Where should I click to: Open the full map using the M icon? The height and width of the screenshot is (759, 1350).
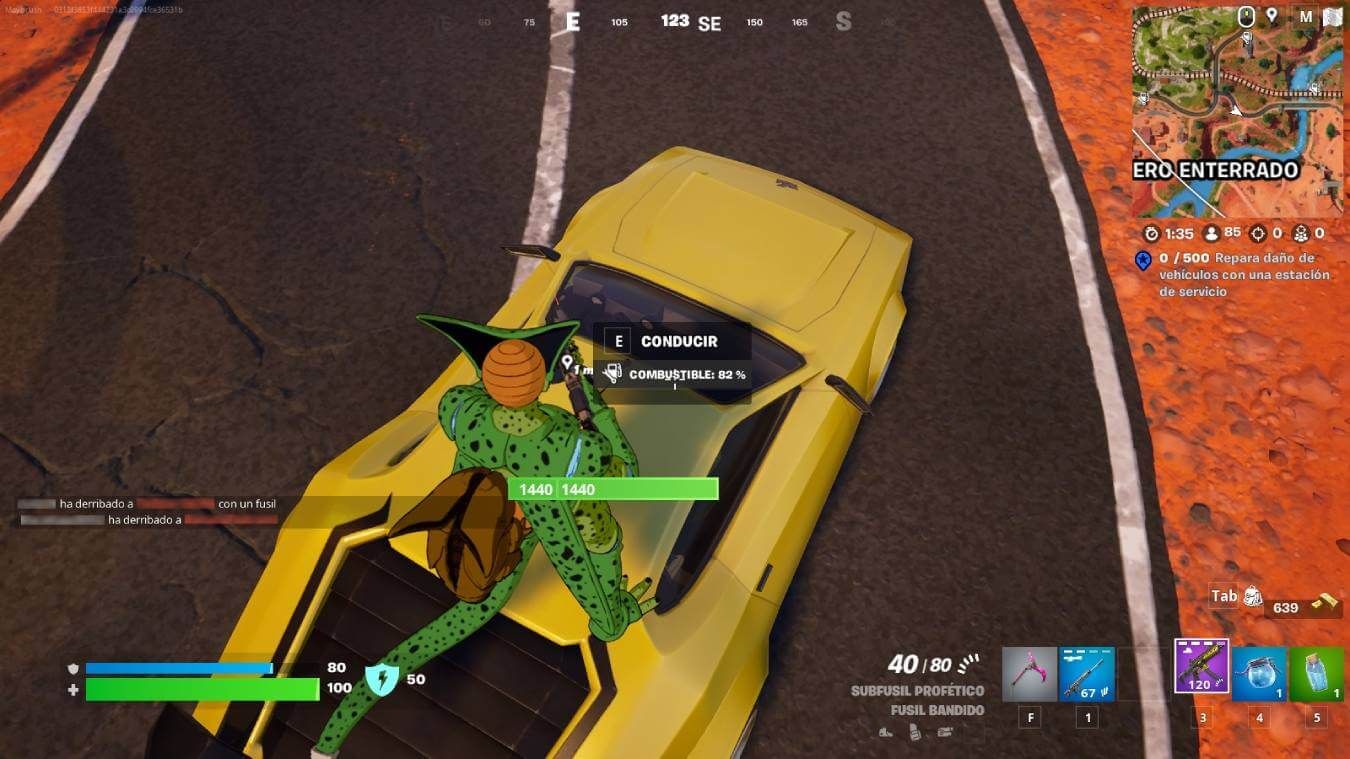[x=1307, y=15]
